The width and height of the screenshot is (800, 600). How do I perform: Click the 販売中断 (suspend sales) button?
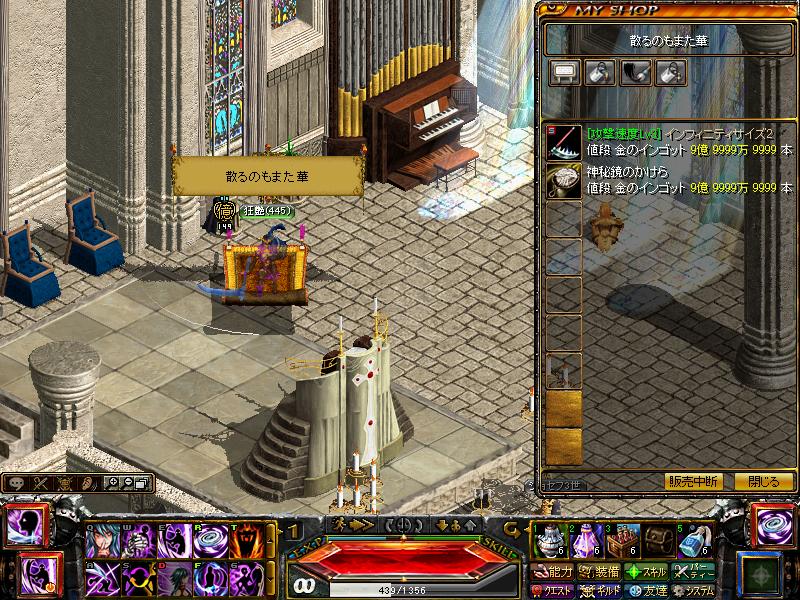693,481
